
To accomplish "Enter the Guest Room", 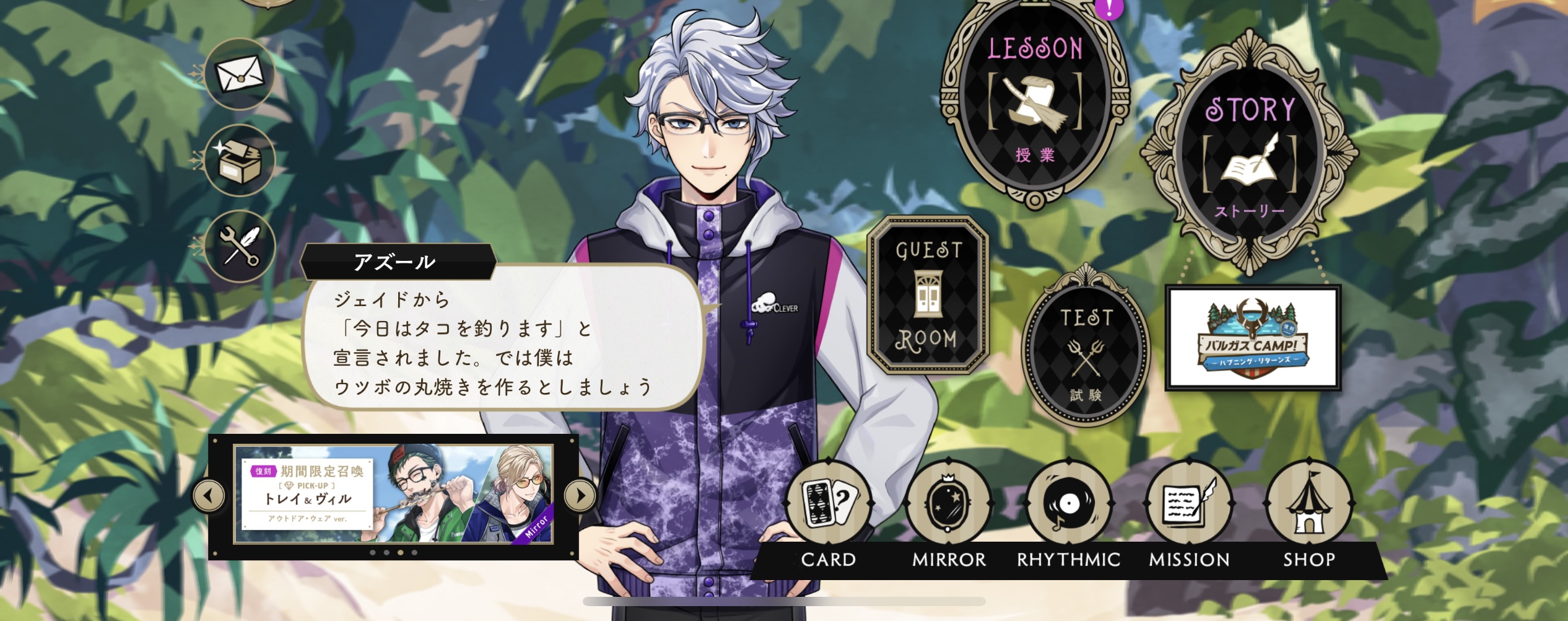I will coord(927,294).
